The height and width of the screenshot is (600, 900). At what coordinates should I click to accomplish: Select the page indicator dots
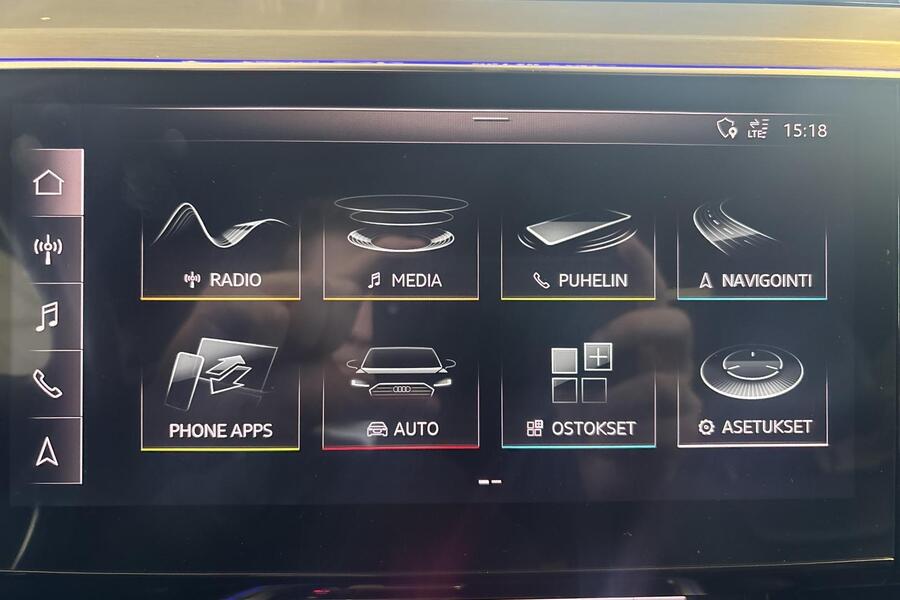pos(490,482)
